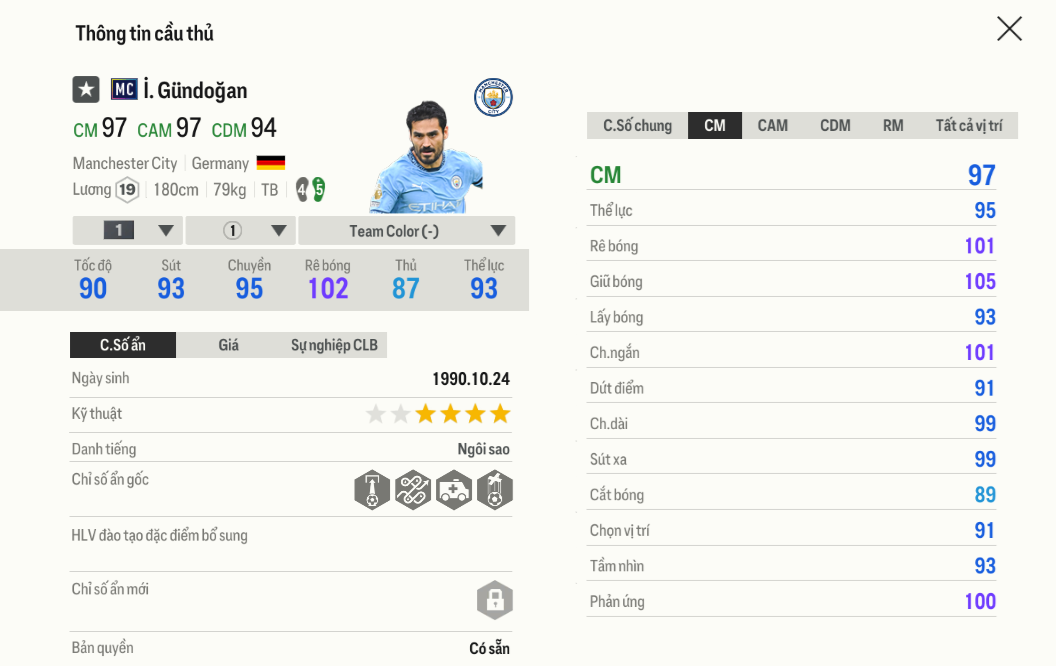The width and height of the screenshot is (1056, 666).
Task: Click the locked new hidden stat slot
Action: 494,600
